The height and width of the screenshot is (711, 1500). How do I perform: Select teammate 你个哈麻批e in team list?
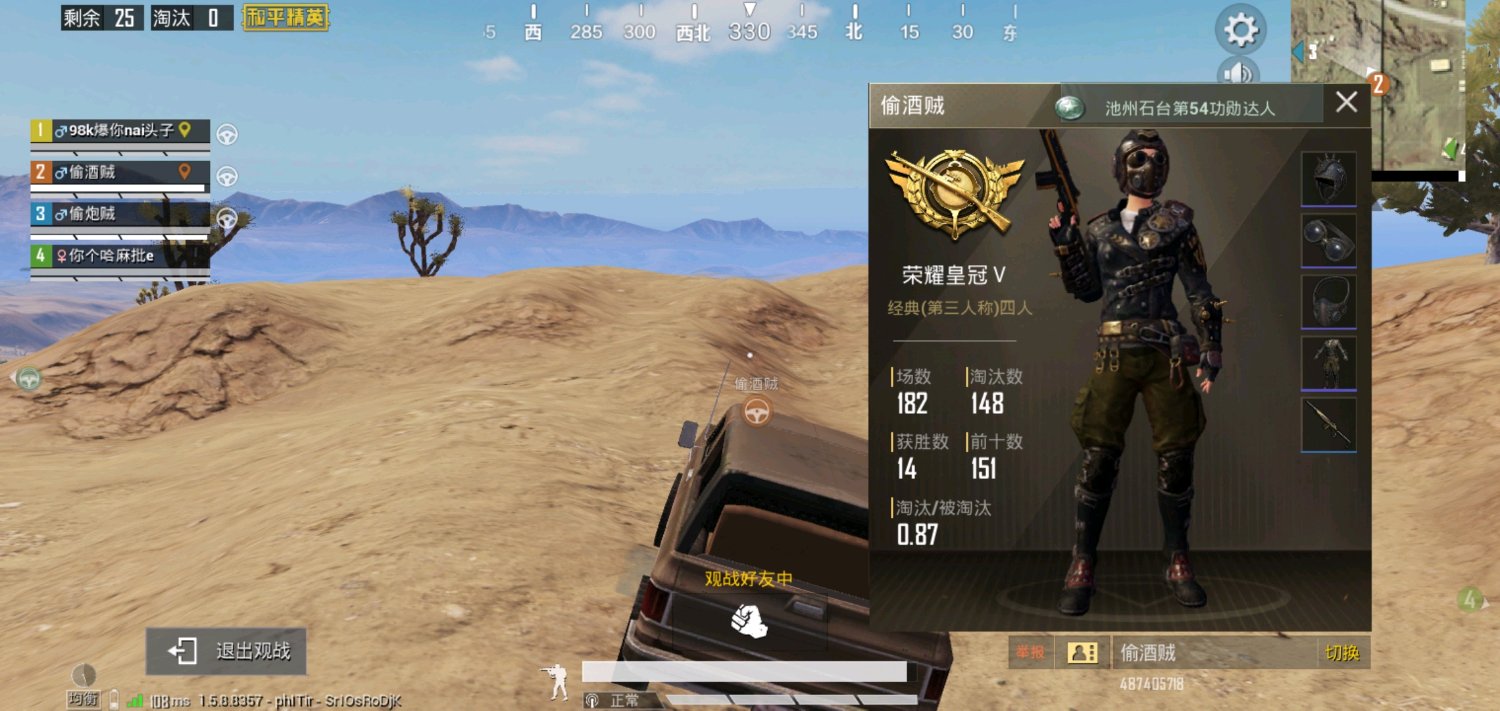(121, 256)
